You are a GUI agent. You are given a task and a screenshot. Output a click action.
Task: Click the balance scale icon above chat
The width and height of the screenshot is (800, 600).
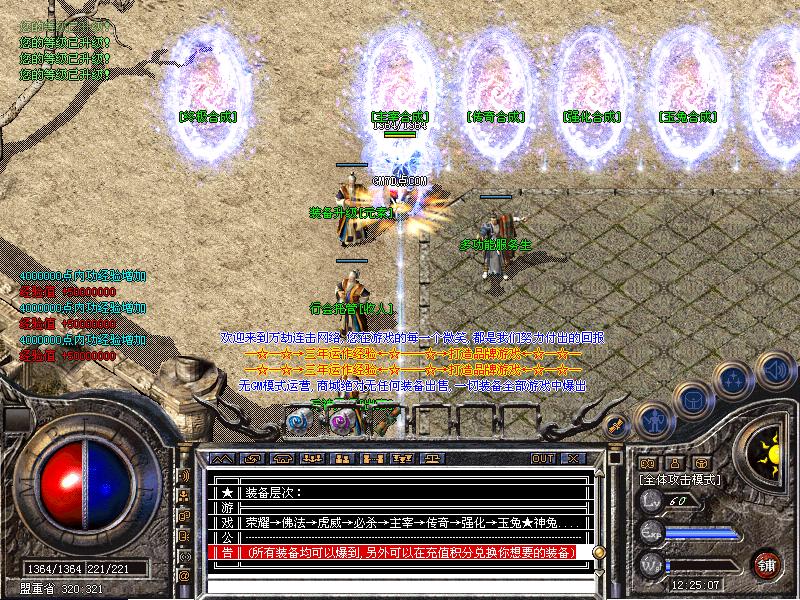point(433,458)
